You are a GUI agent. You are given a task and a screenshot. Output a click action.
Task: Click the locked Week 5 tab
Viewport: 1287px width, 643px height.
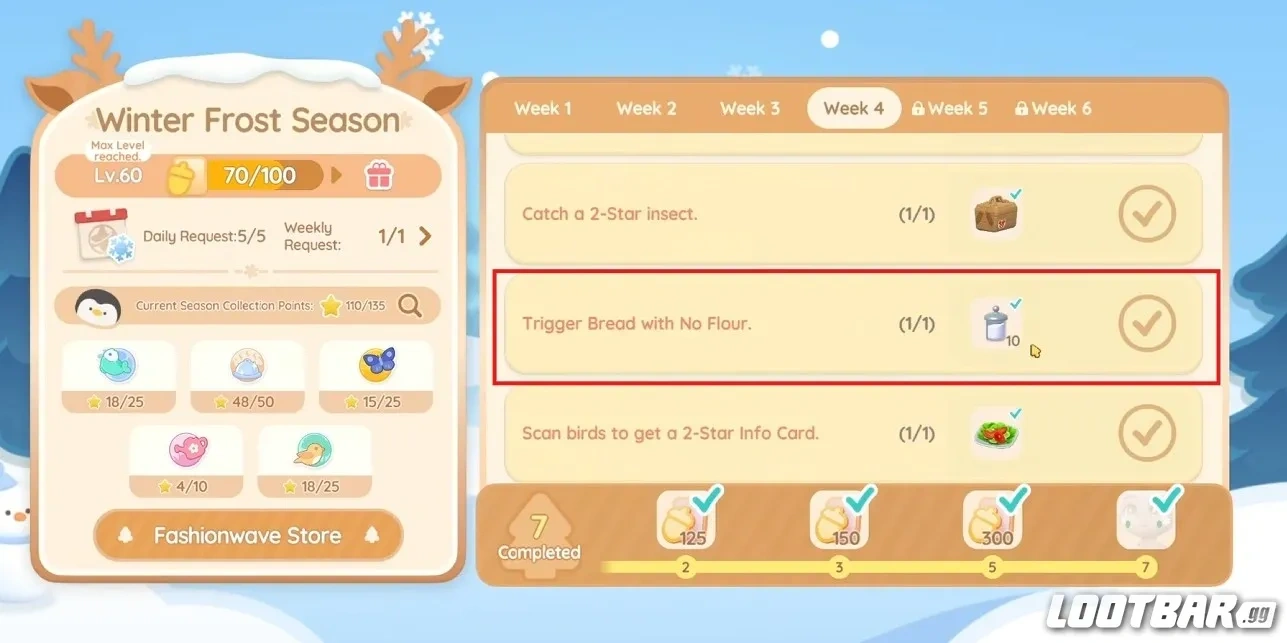click(x=950, y=108)
